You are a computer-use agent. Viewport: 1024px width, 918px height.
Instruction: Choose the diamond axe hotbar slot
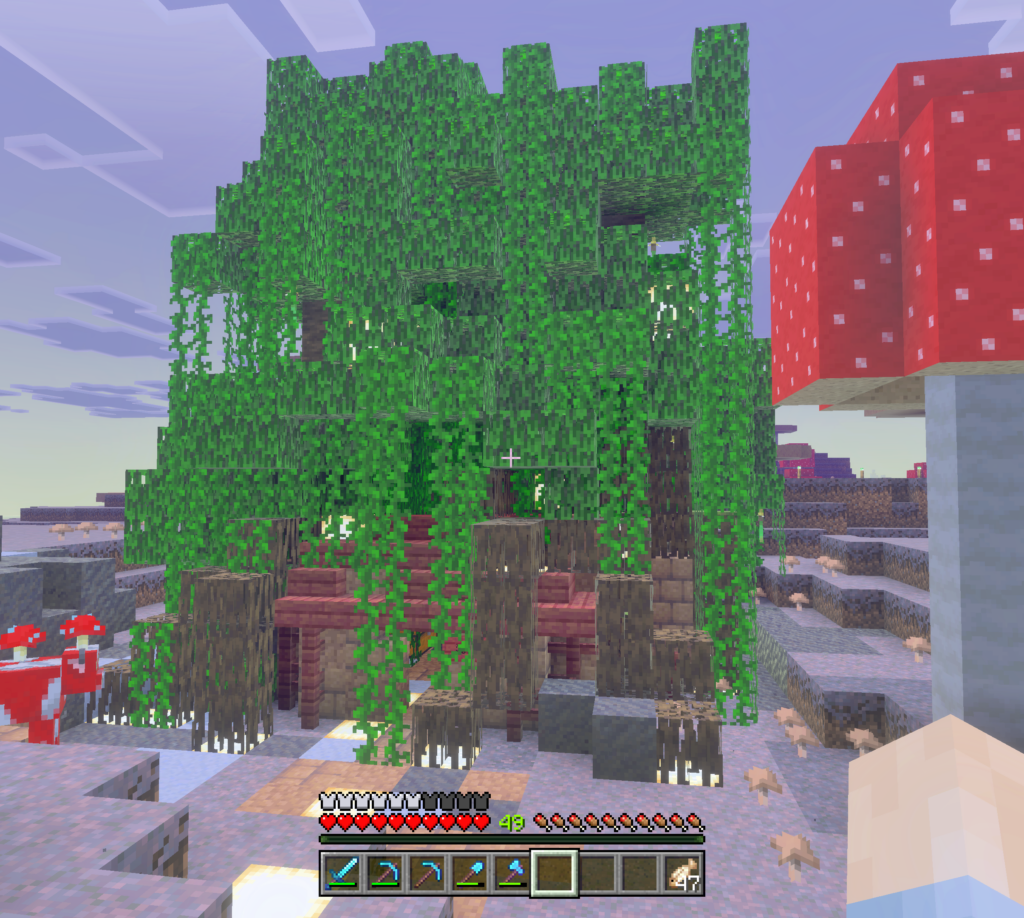512,873
